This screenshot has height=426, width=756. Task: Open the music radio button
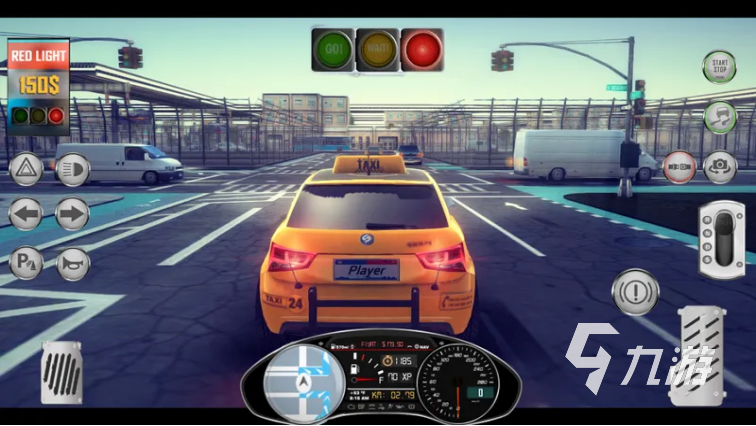coord(719,117)
